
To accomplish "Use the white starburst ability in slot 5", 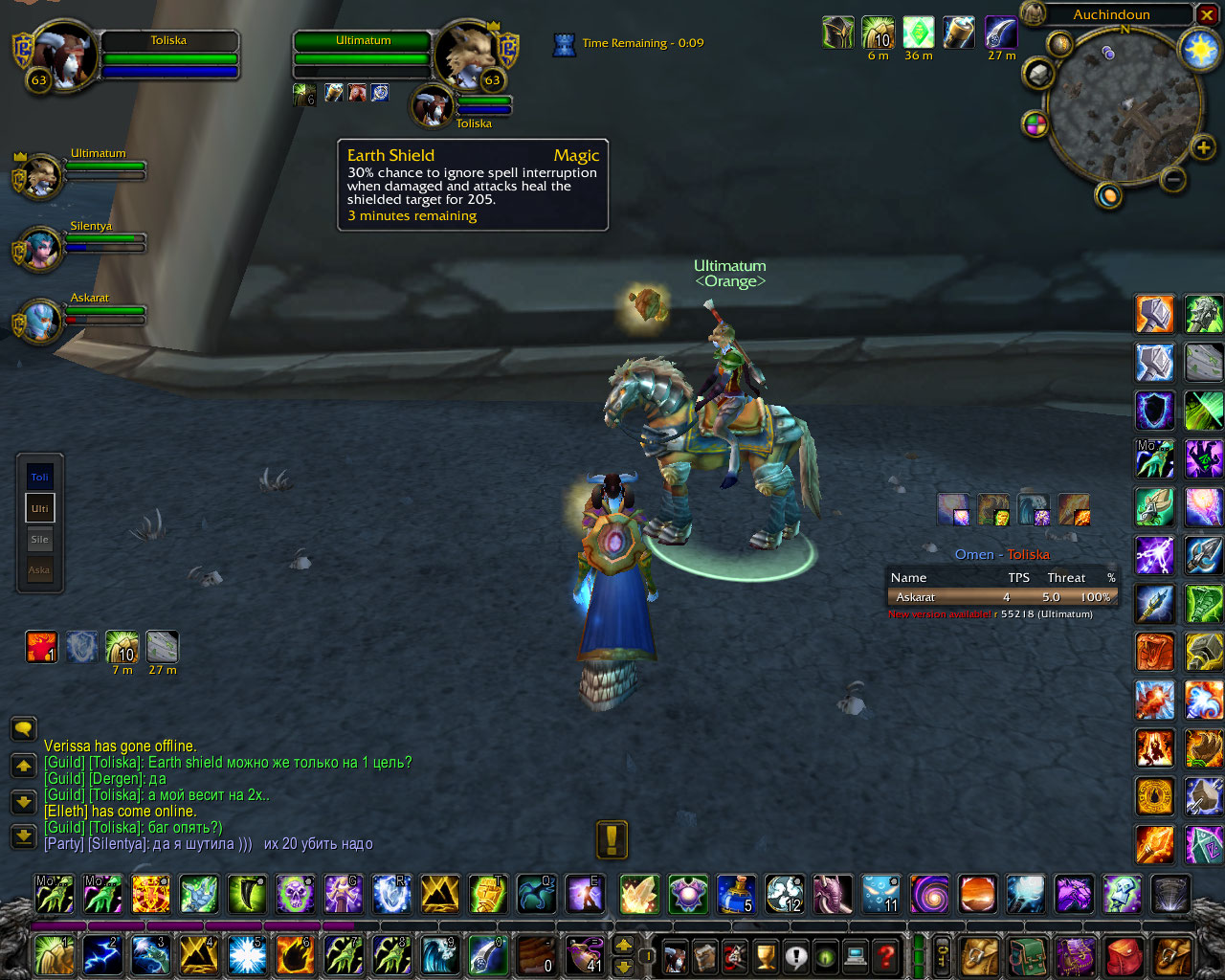I will point(247,955).
